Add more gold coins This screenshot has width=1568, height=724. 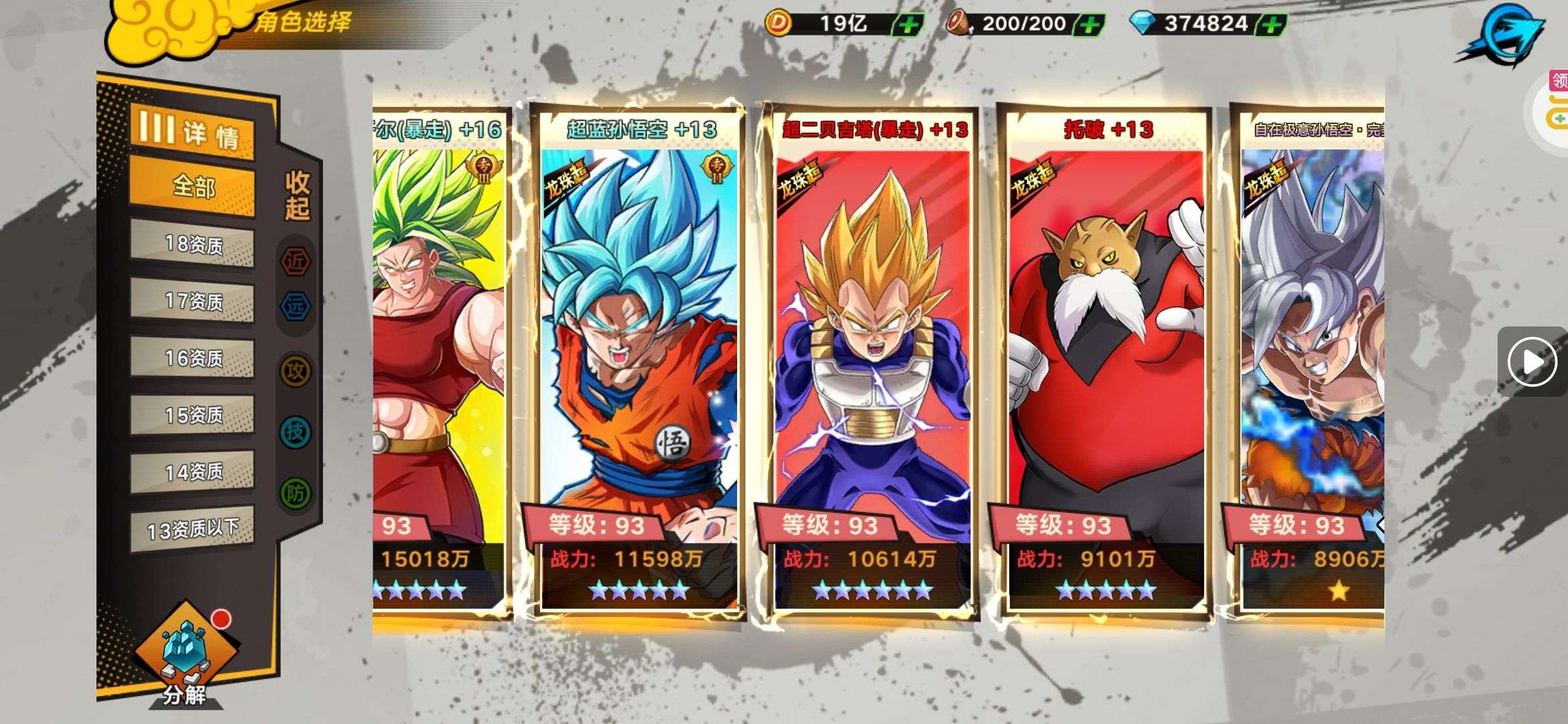click(908, 25)
